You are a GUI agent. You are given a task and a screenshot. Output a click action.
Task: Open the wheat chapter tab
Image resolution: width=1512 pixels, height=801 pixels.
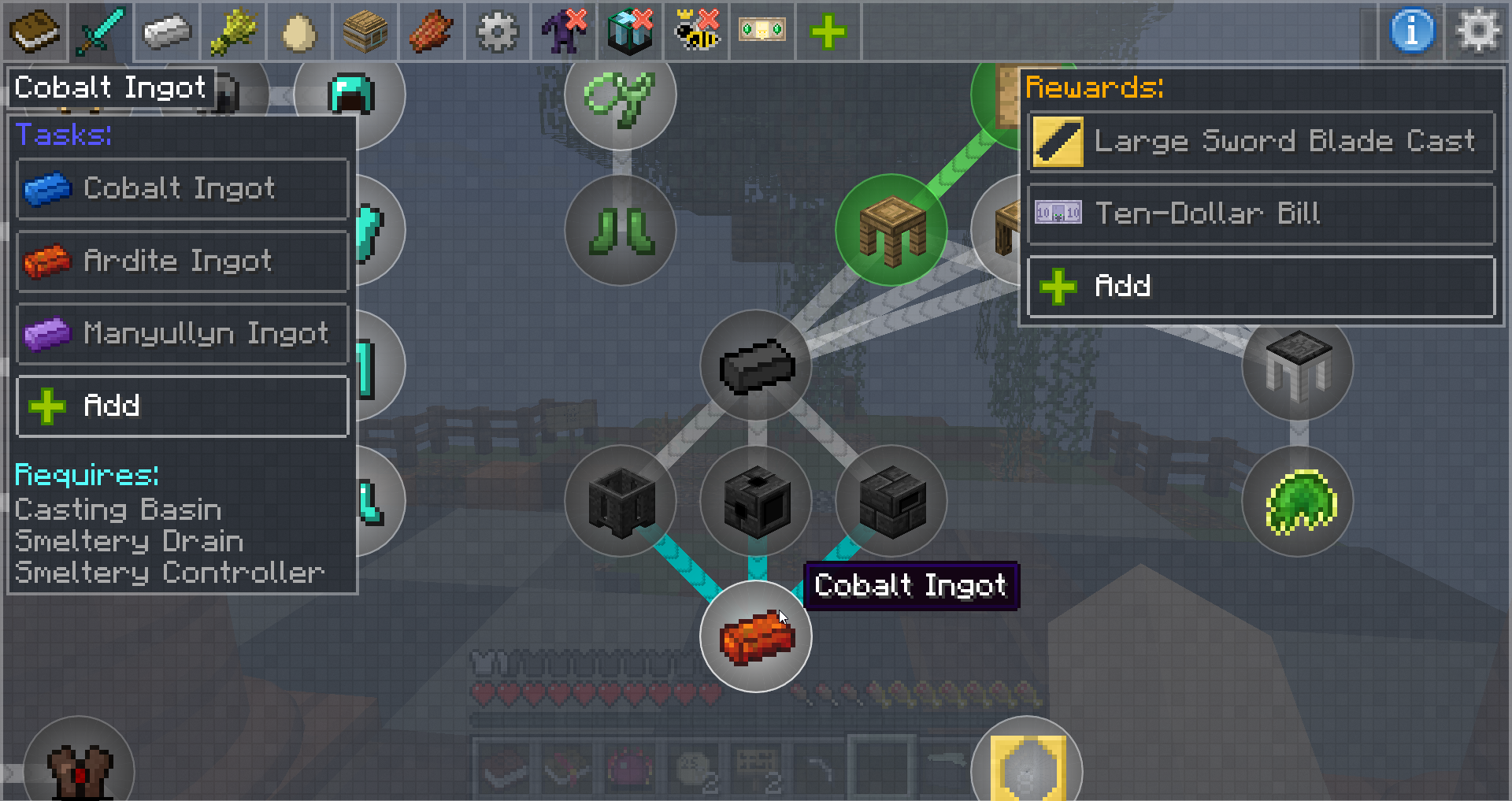point(232,32)
